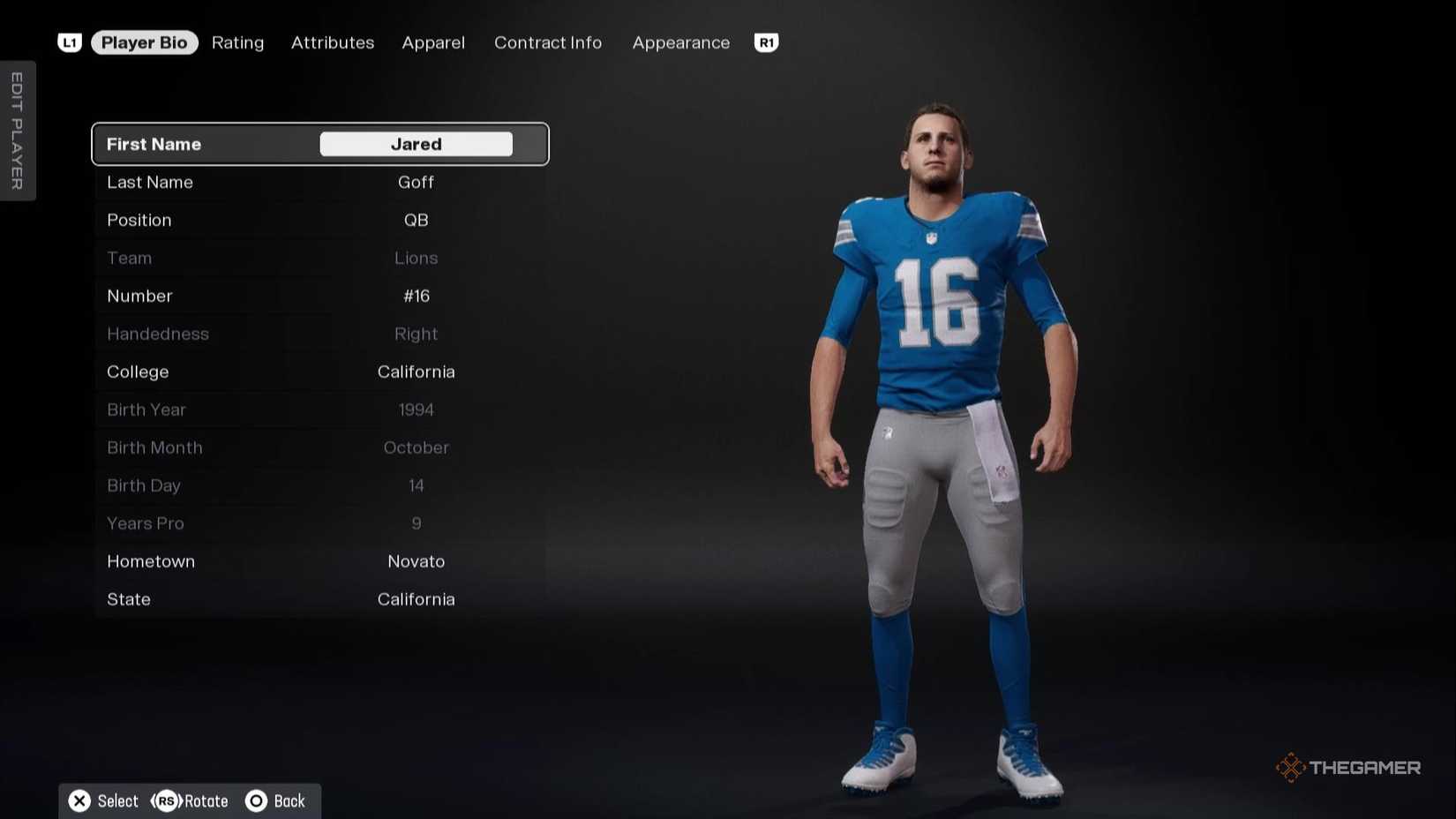The height and width of the screenshot is (819, 1456).
Task: Edit the First Name field Jared
Action: tap(416, 144)
